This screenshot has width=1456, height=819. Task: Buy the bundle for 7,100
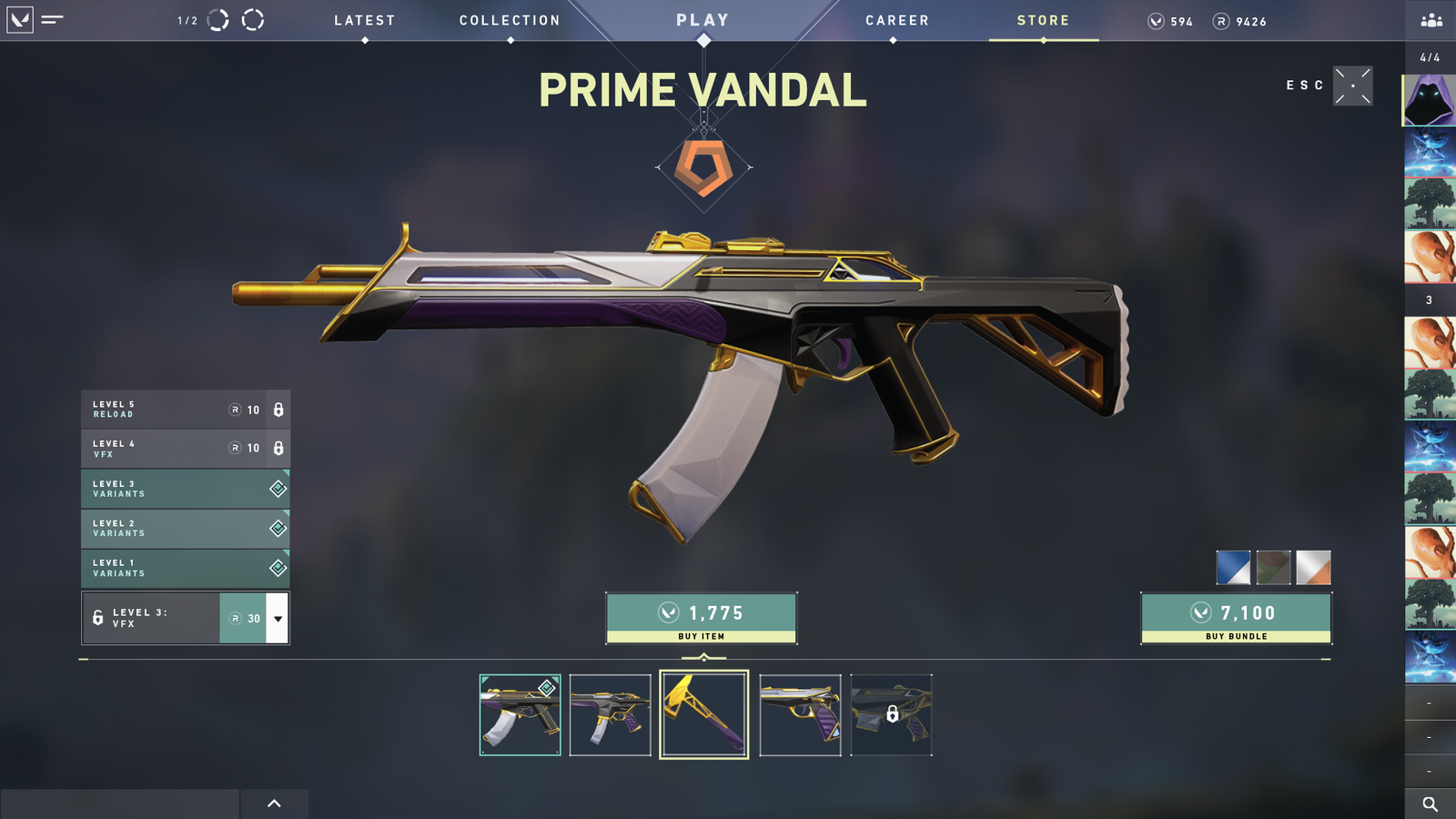[x=1237, y=619]
